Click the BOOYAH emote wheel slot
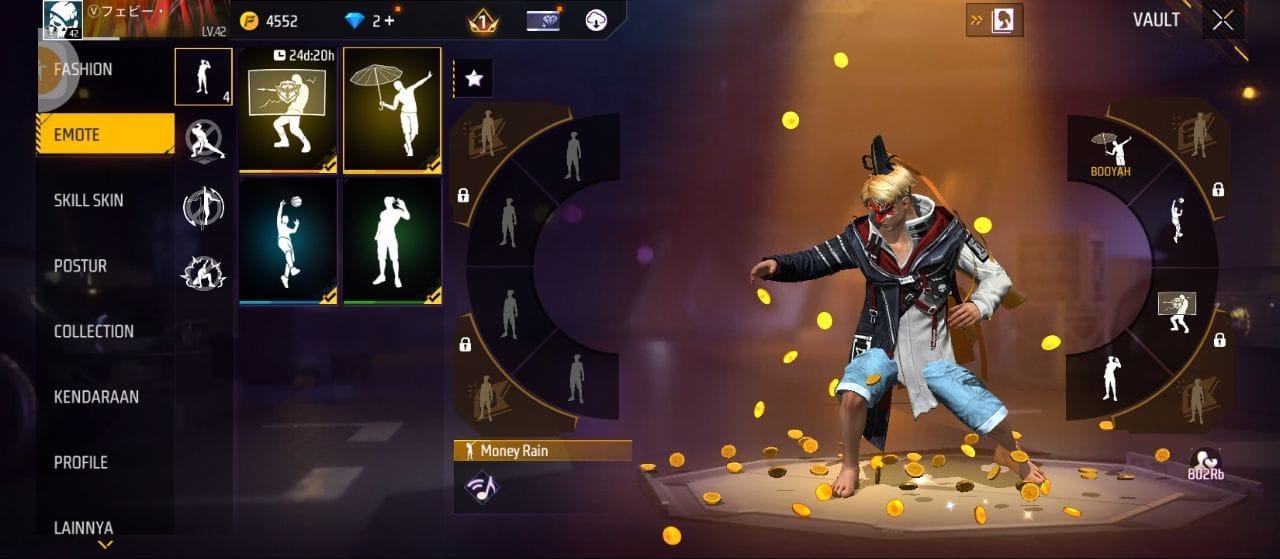 pos(1111,153)
